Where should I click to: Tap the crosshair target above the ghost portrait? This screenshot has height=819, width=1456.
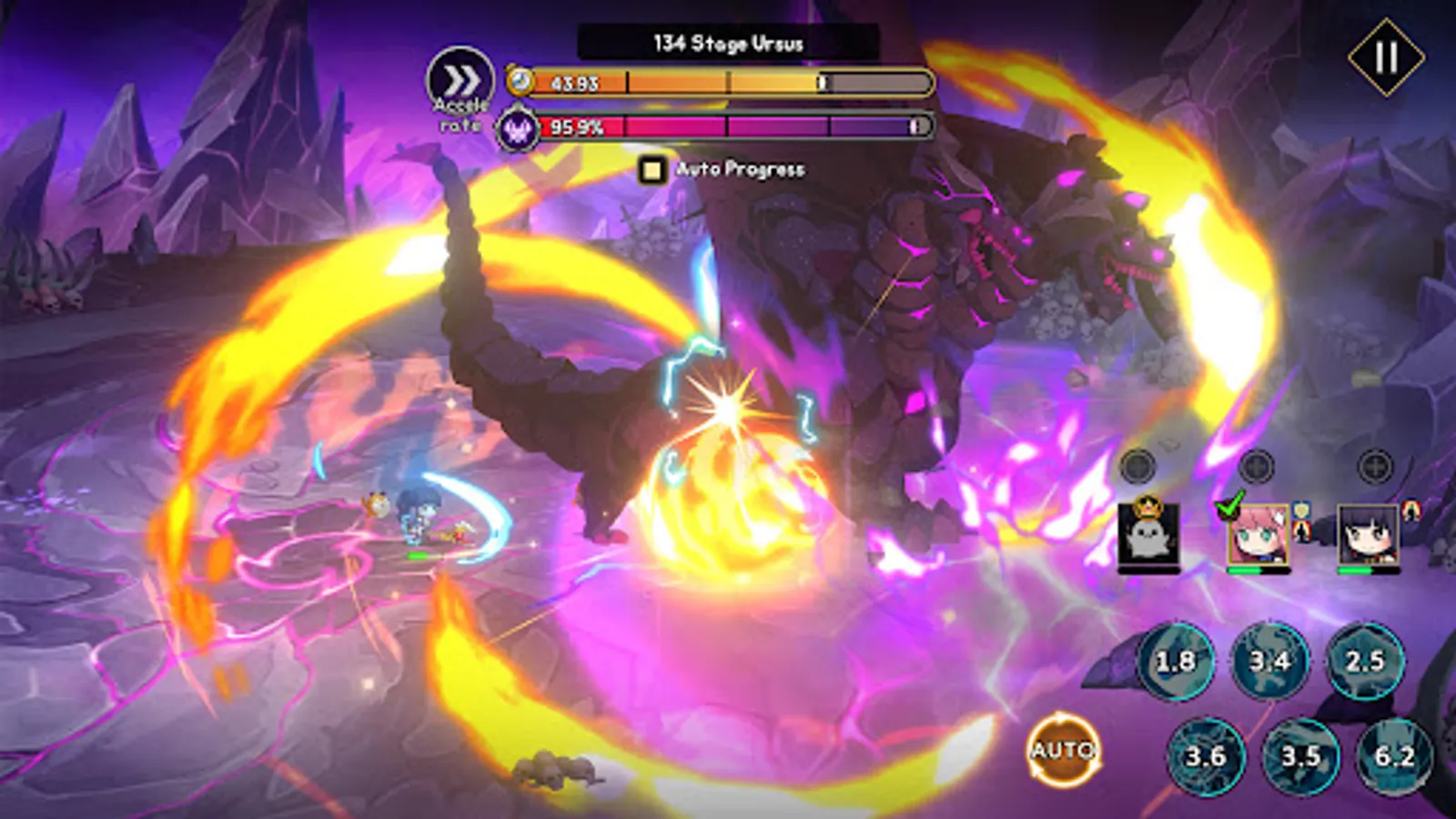(x=1137, y=467)
